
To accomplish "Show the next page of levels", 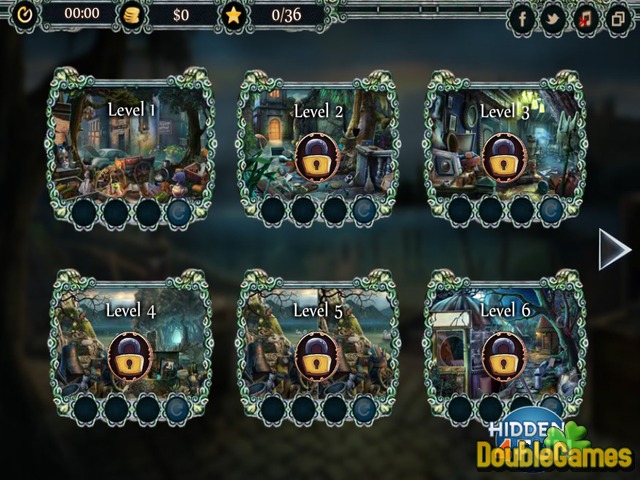I will [613, 250].
